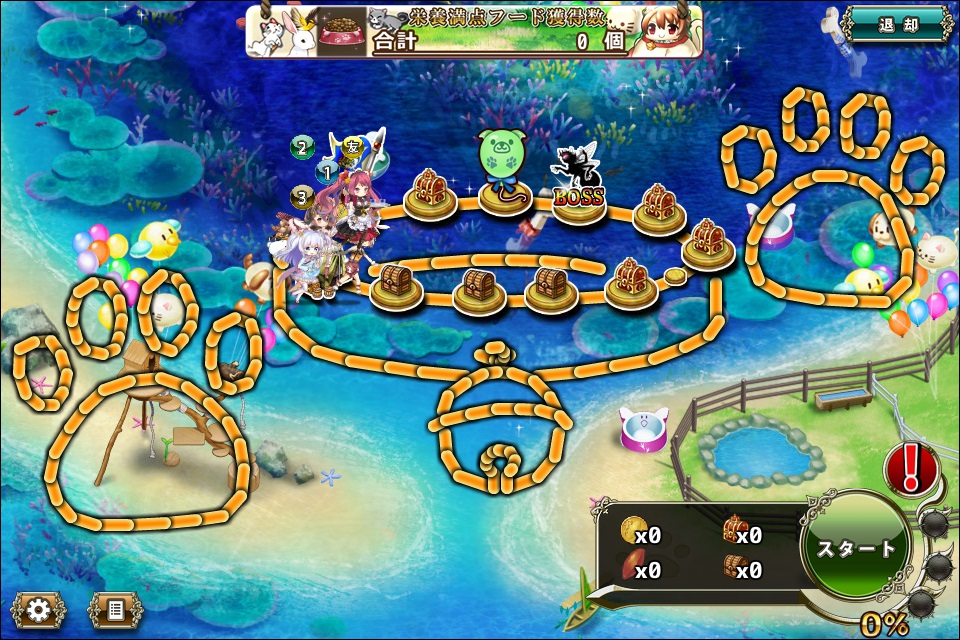The image size is (960, 640).
Task: Retreat using the 退却 button
Action: click(x=896, y=24)
